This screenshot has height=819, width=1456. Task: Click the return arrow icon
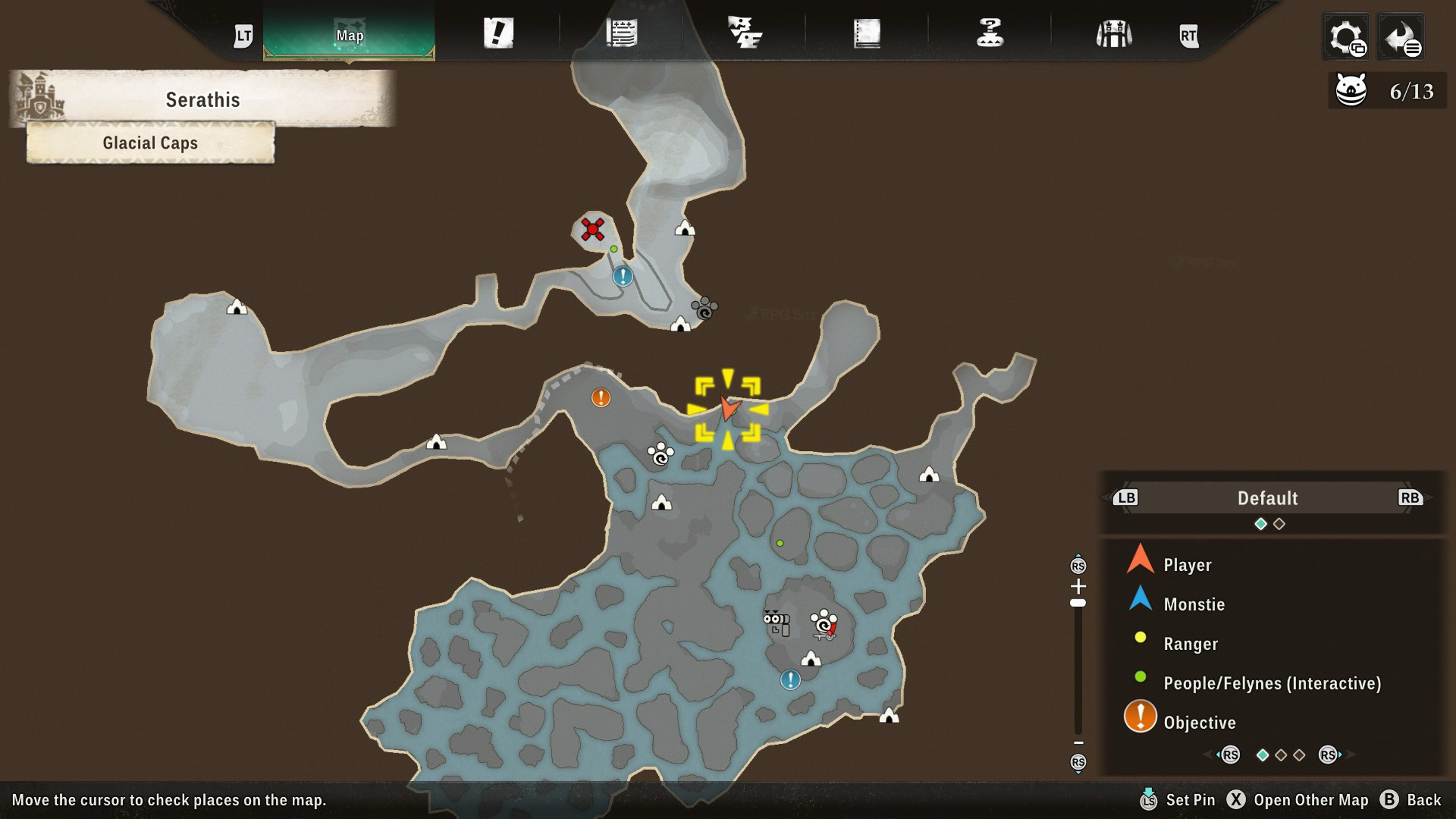pyautogui.click(x=1401, y=37)
